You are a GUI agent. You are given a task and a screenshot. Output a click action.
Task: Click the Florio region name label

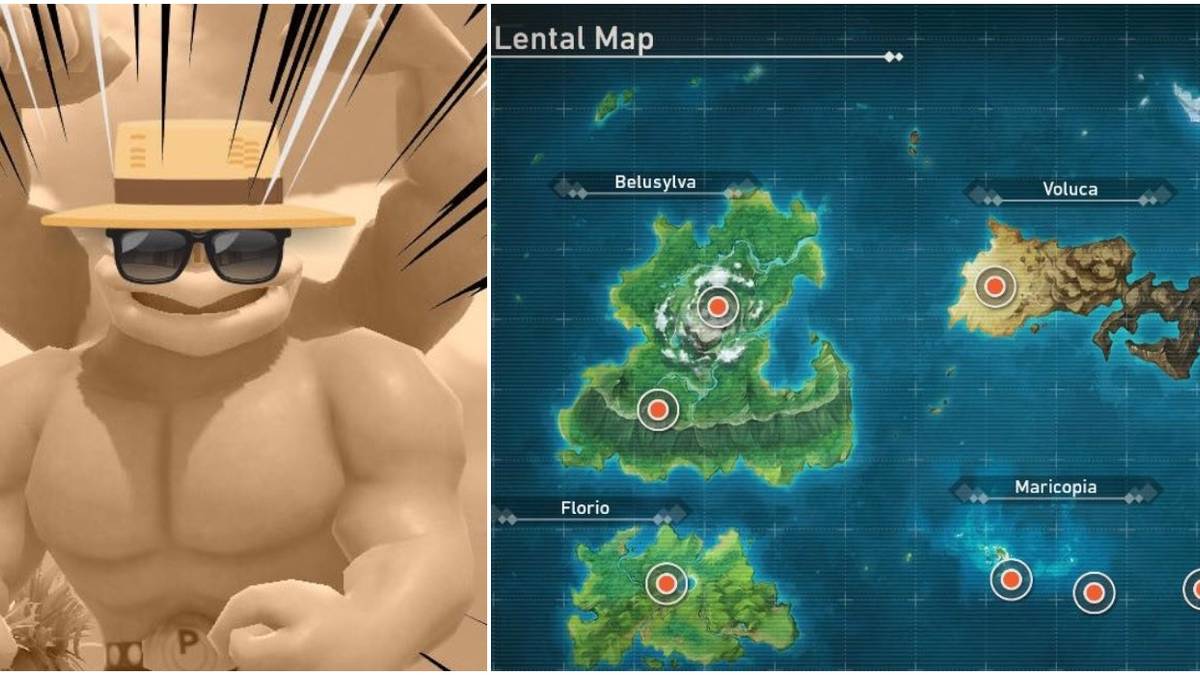(x=585, y=509)
